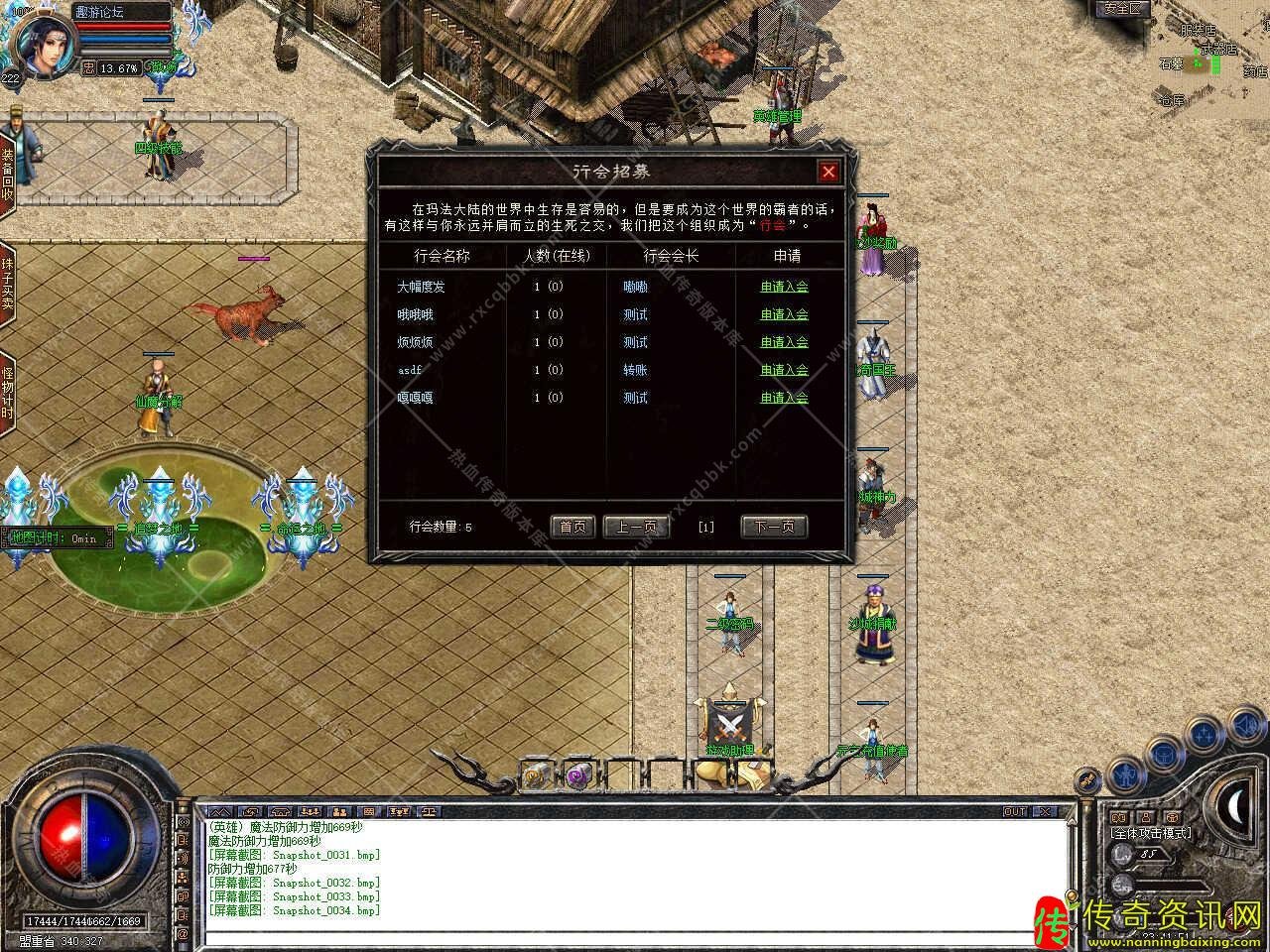Go to first page with 首页 button
Image resolution: width=1270 pixels, height=952 pixels.
point(572,527)
